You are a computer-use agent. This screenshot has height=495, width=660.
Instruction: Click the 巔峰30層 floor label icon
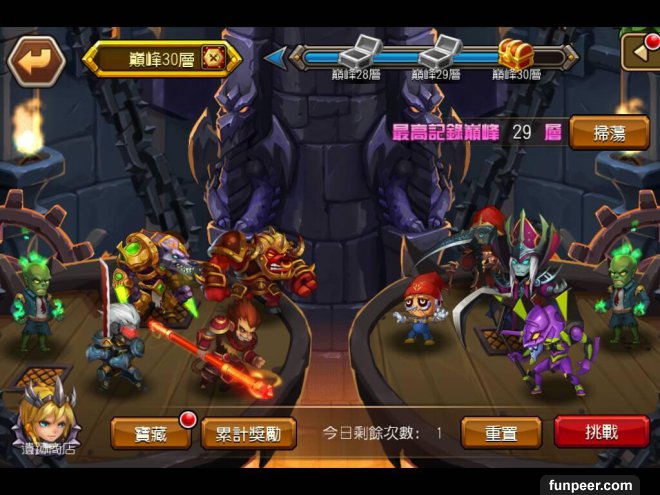tap(213, 58)
